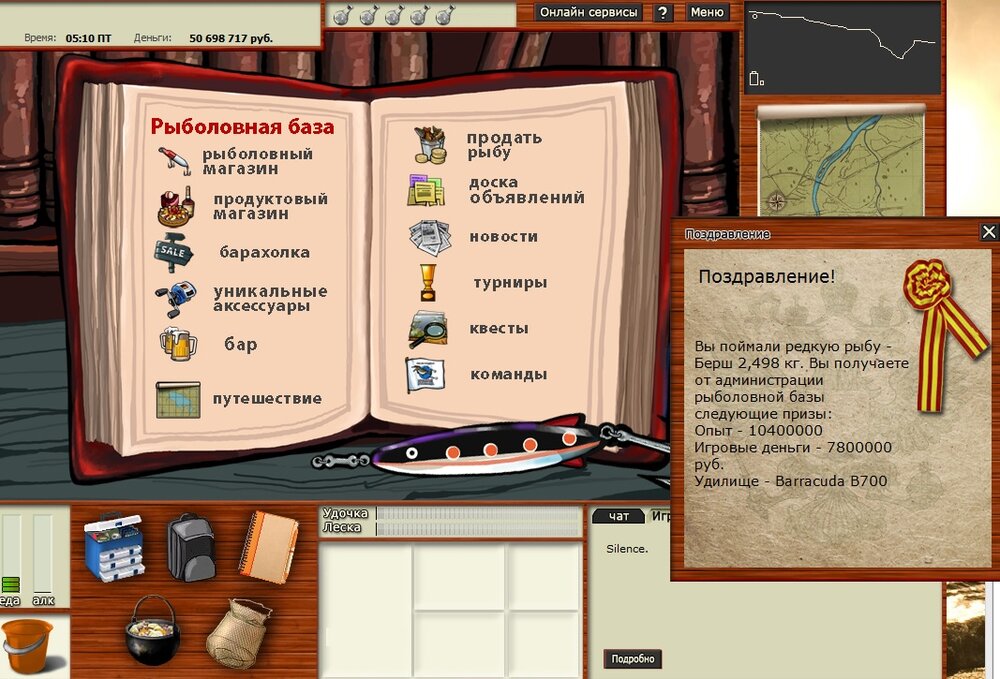
Task: Open the backpack inventory
Action: tap(190, 546)
